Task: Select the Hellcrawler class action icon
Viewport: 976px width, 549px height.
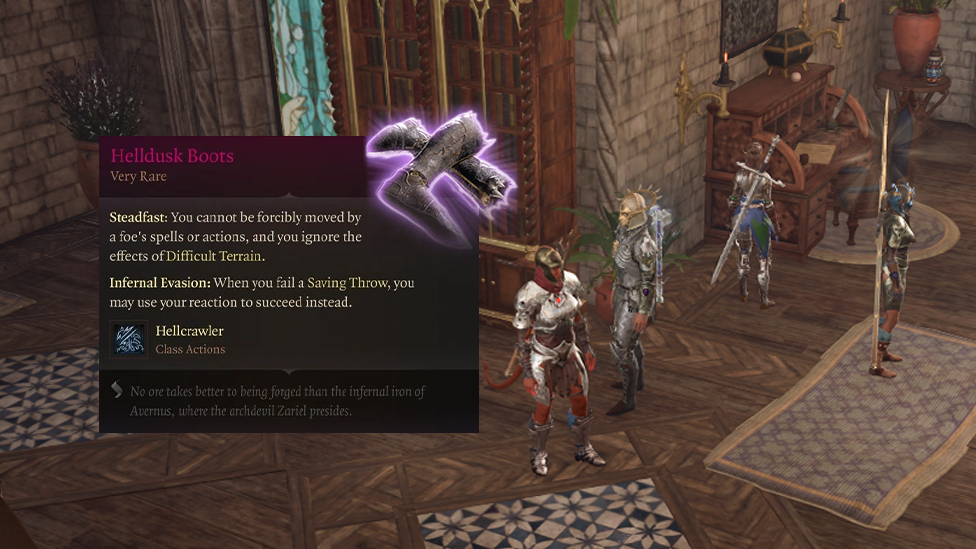Action: 129,339
